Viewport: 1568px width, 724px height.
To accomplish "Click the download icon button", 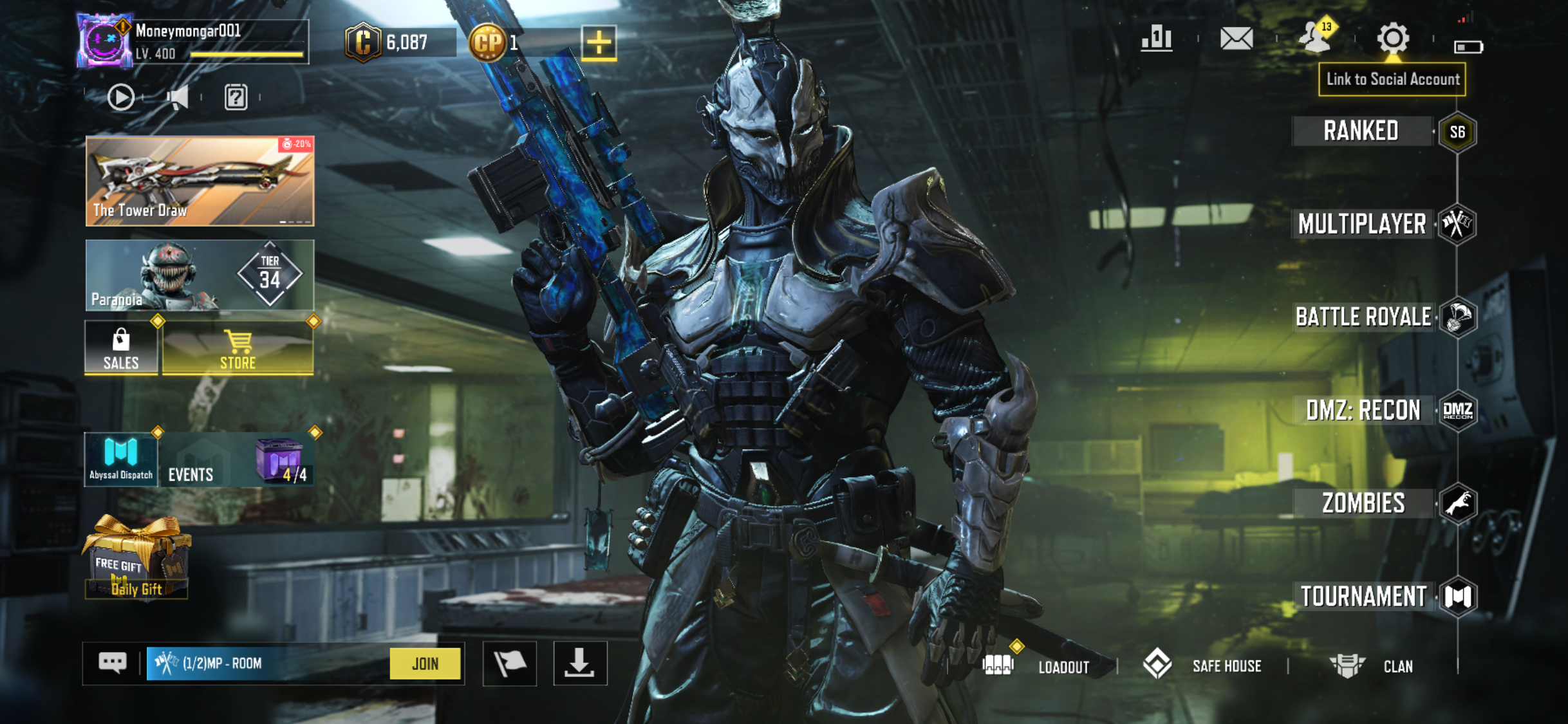I will [x=579, y=664].
